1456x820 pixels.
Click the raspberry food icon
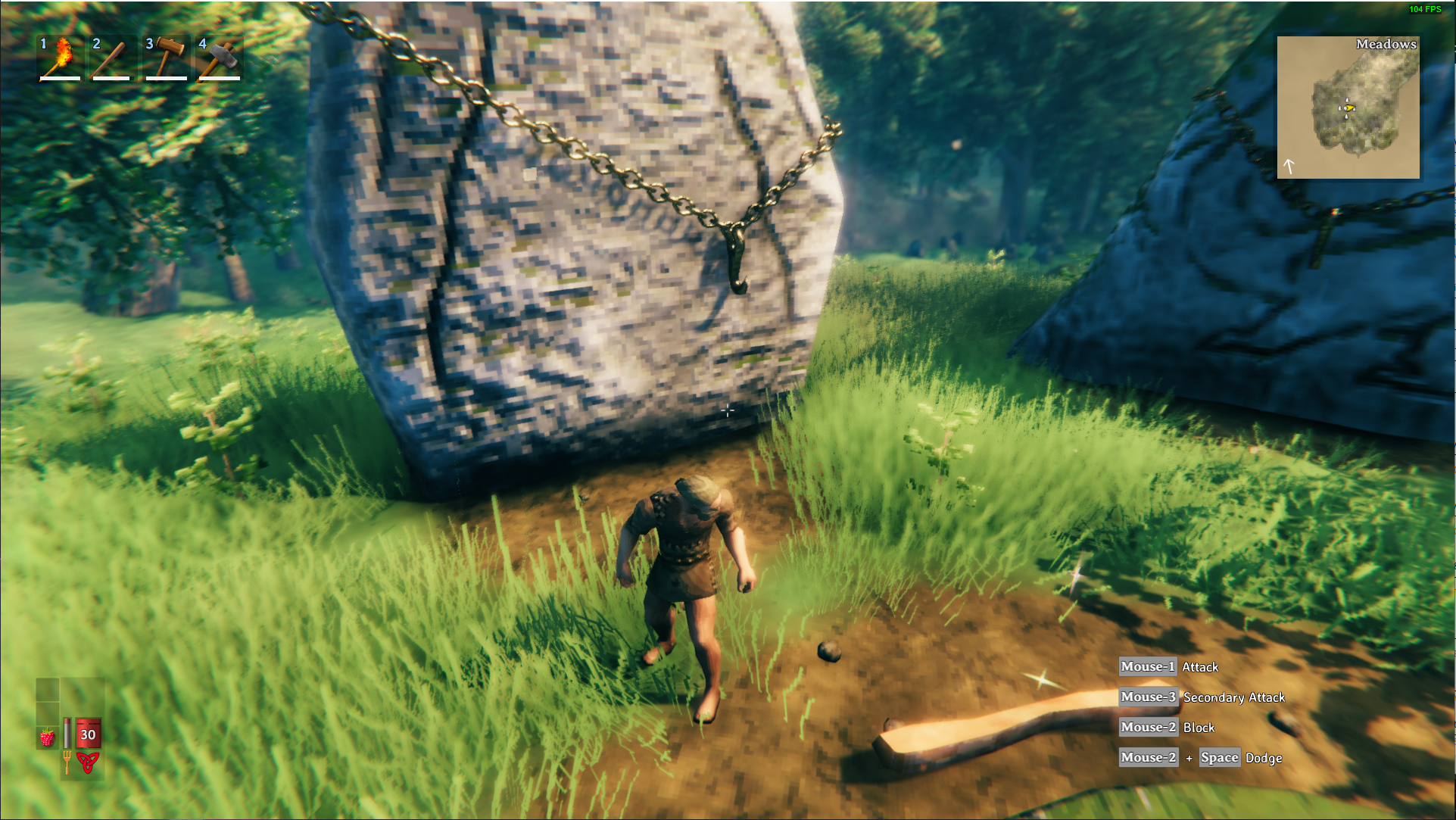(x=48, y=737)
